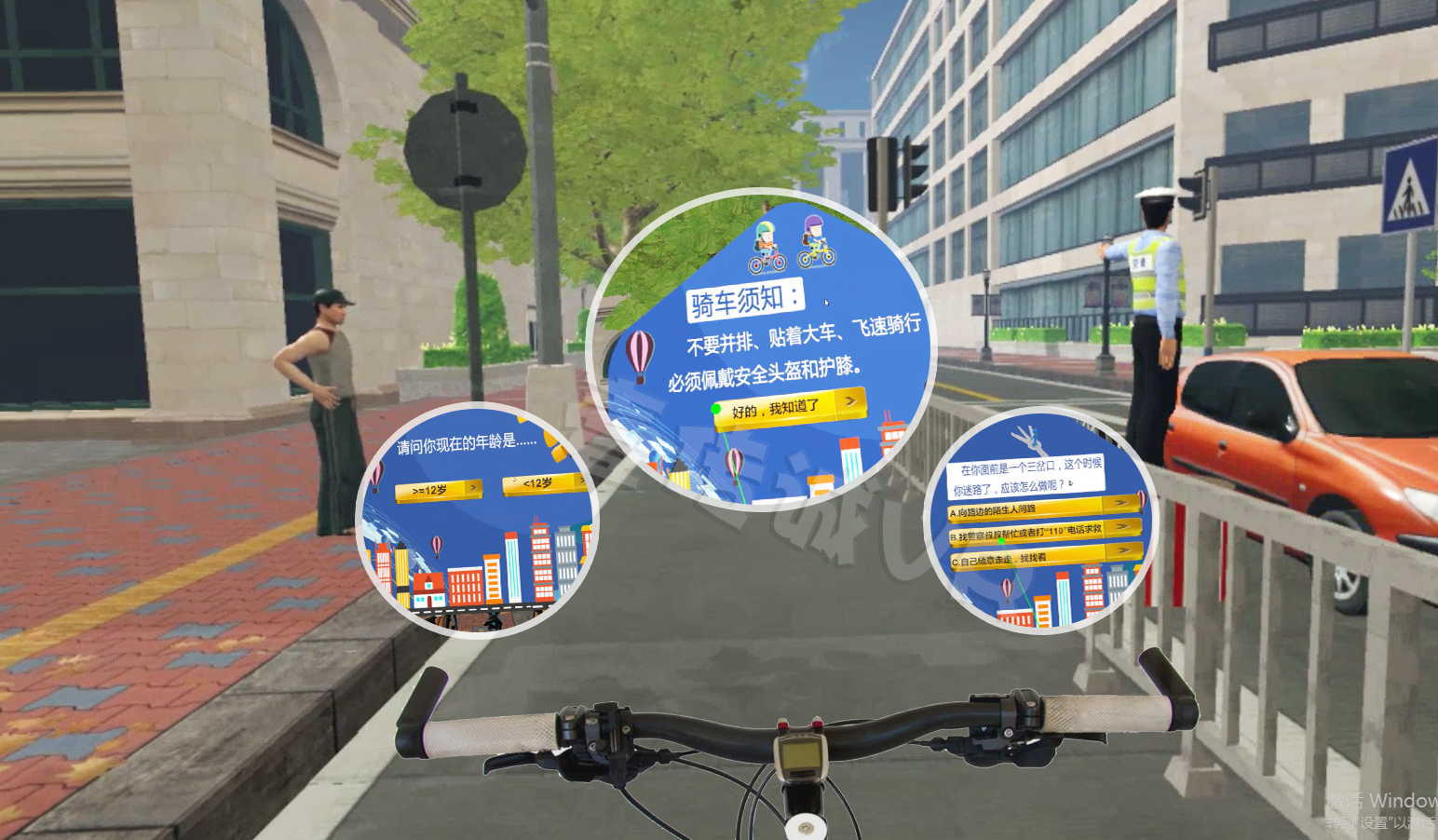This screenshot has width=1438, height=840.
Task: Choose the >=12岁 age option
Action: [x=438, y=490]
